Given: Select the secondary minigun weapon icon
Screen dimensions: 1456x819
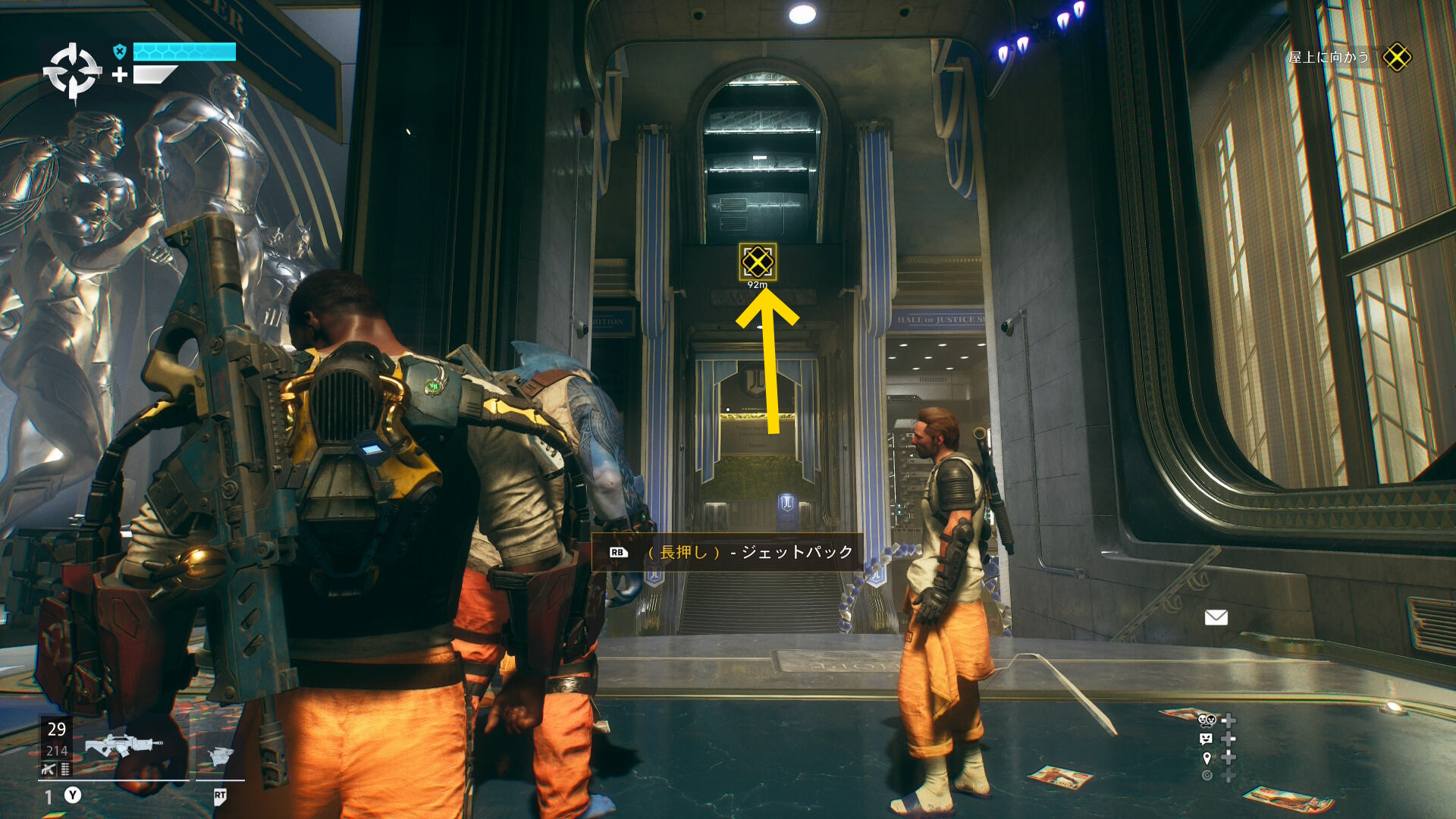Looking at the screenshot, I should [220, 756].
